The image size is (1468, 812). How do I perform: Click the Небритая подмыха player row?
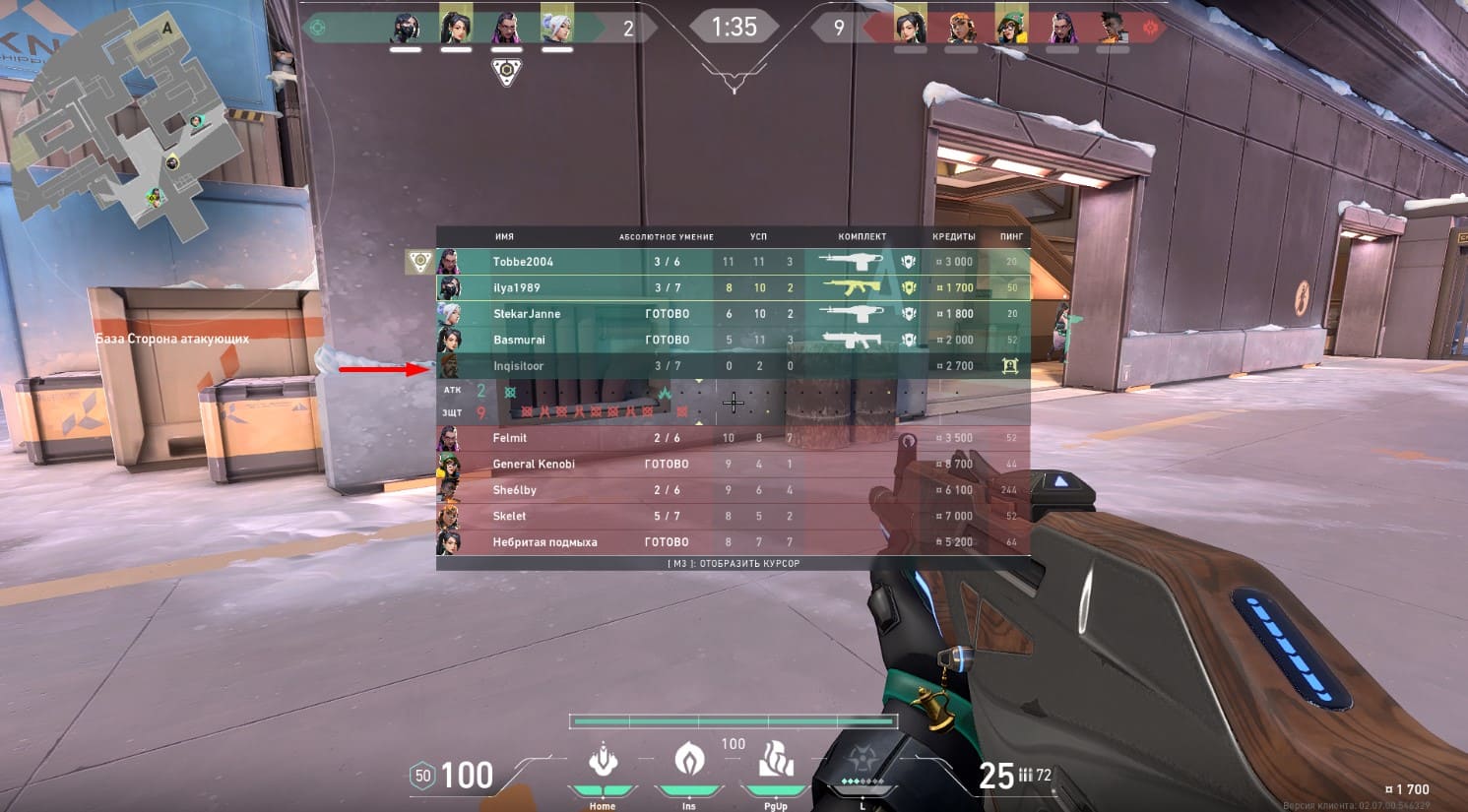[733, 542]
